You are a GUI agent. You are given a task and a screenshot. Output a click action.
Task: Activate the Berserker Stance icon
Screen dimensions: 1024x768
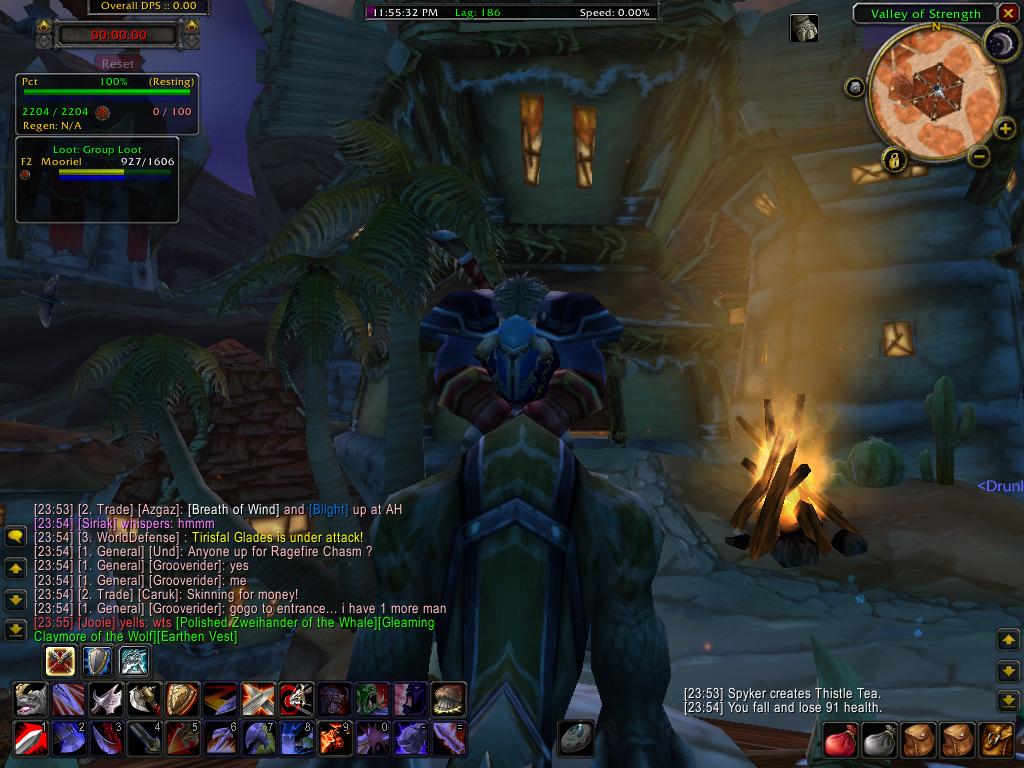134,661
